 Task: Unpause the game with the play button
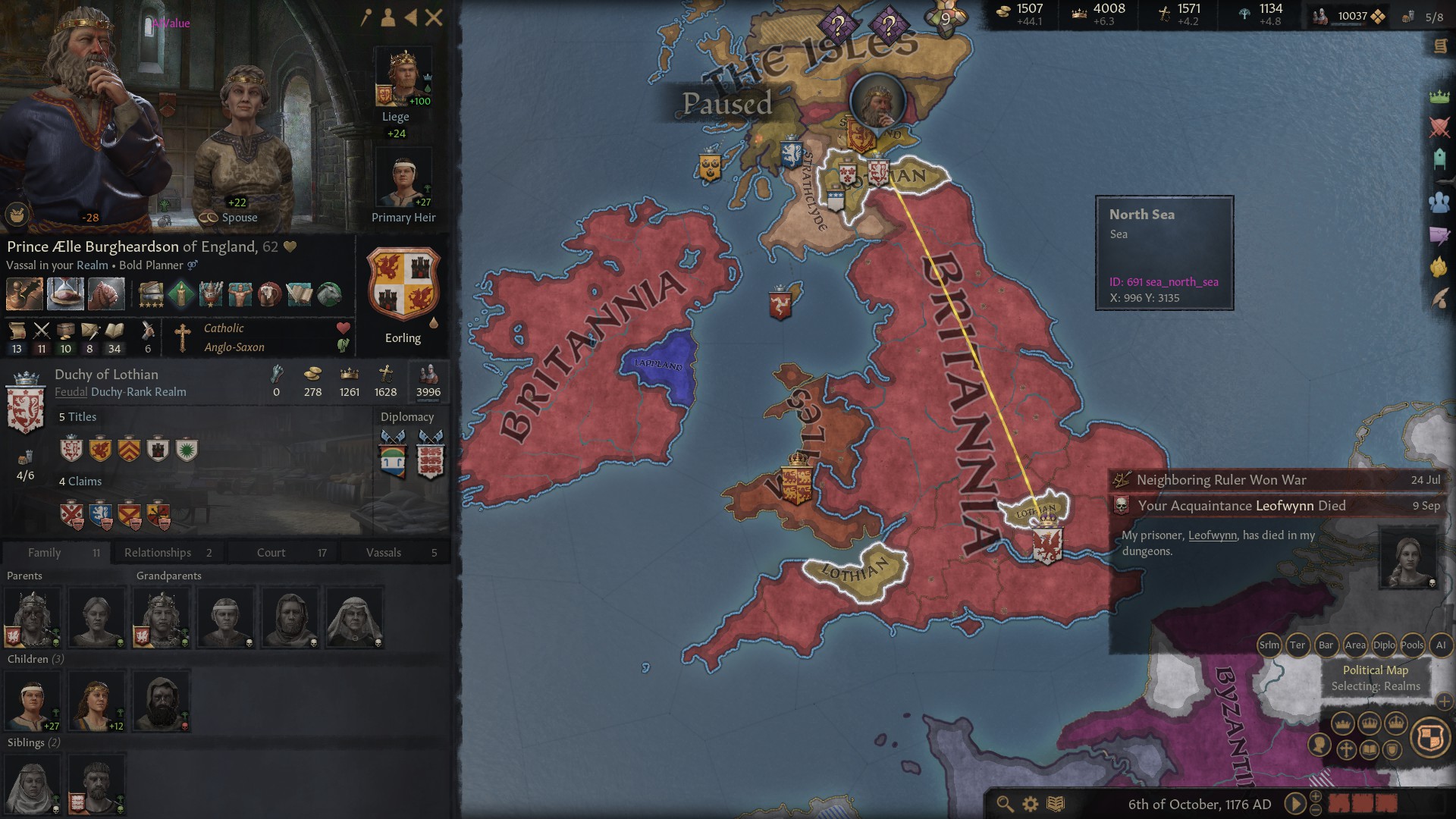point(1294,804)
